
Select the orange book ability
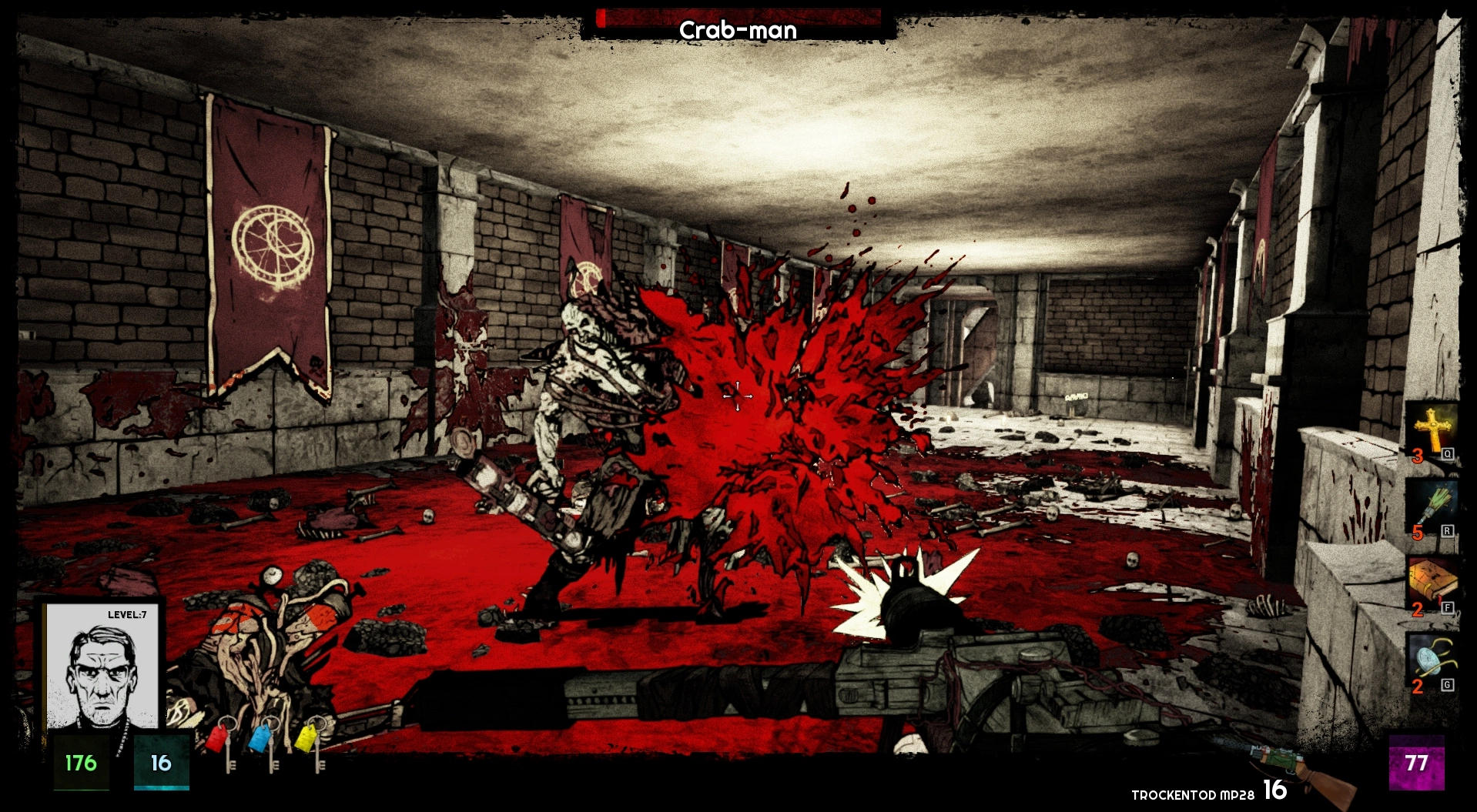tap(1432, 583)
